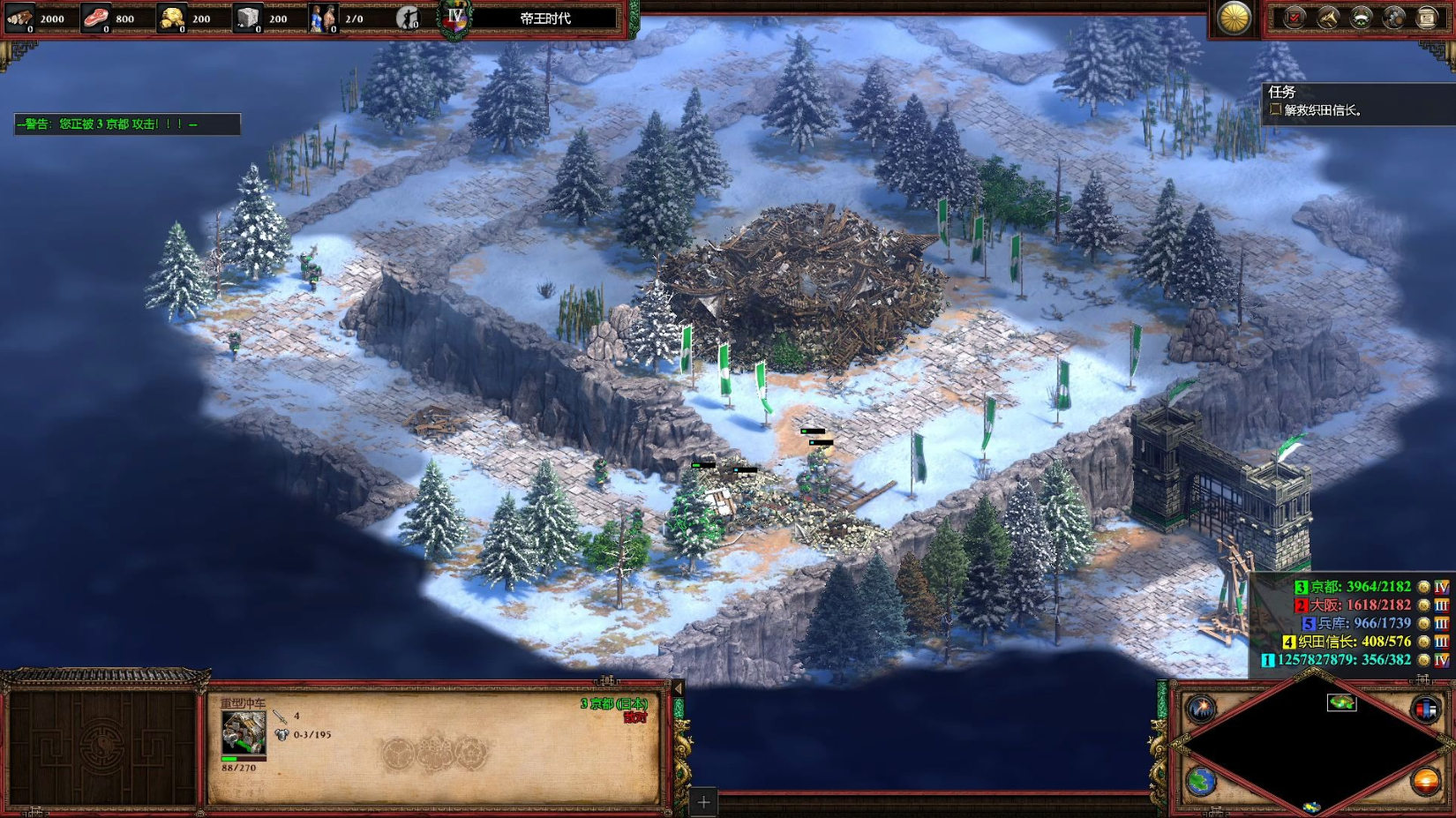Click the sunset button beside the minimap

tap(1425, 781)
